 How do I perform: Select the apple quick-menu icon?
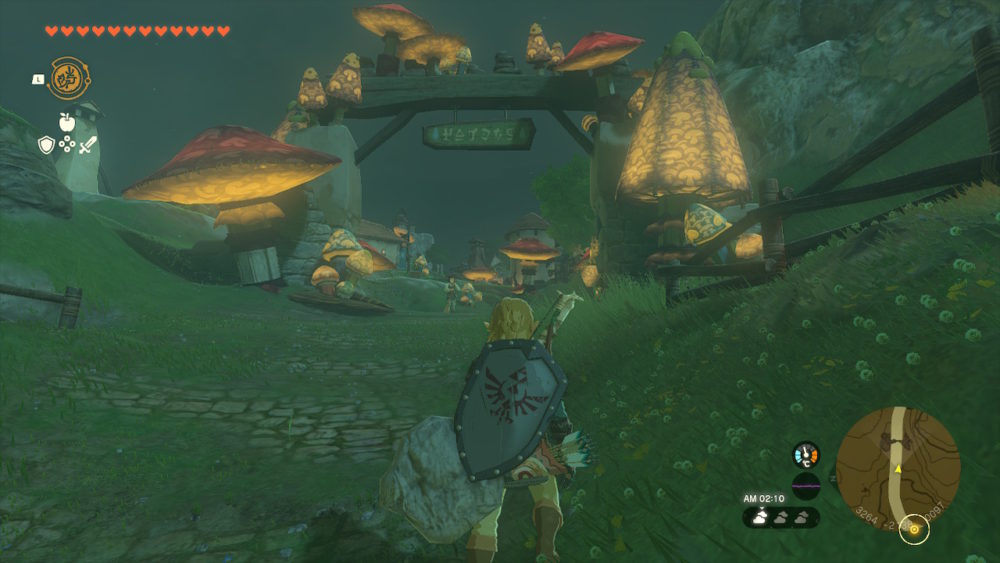click(67, 123)
